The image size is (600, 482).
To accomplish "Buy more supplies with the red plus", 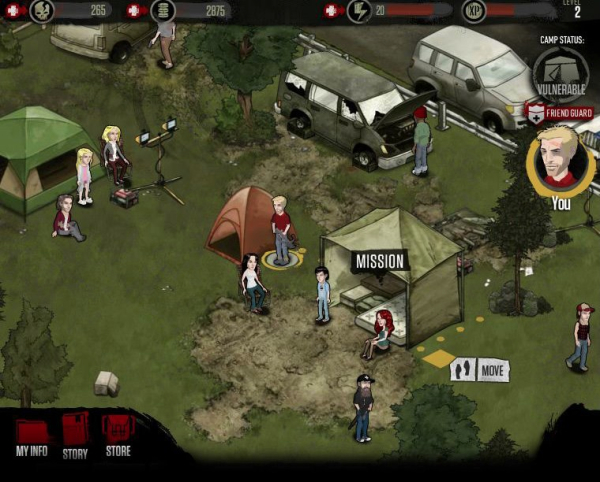I will tap(134, 11).
